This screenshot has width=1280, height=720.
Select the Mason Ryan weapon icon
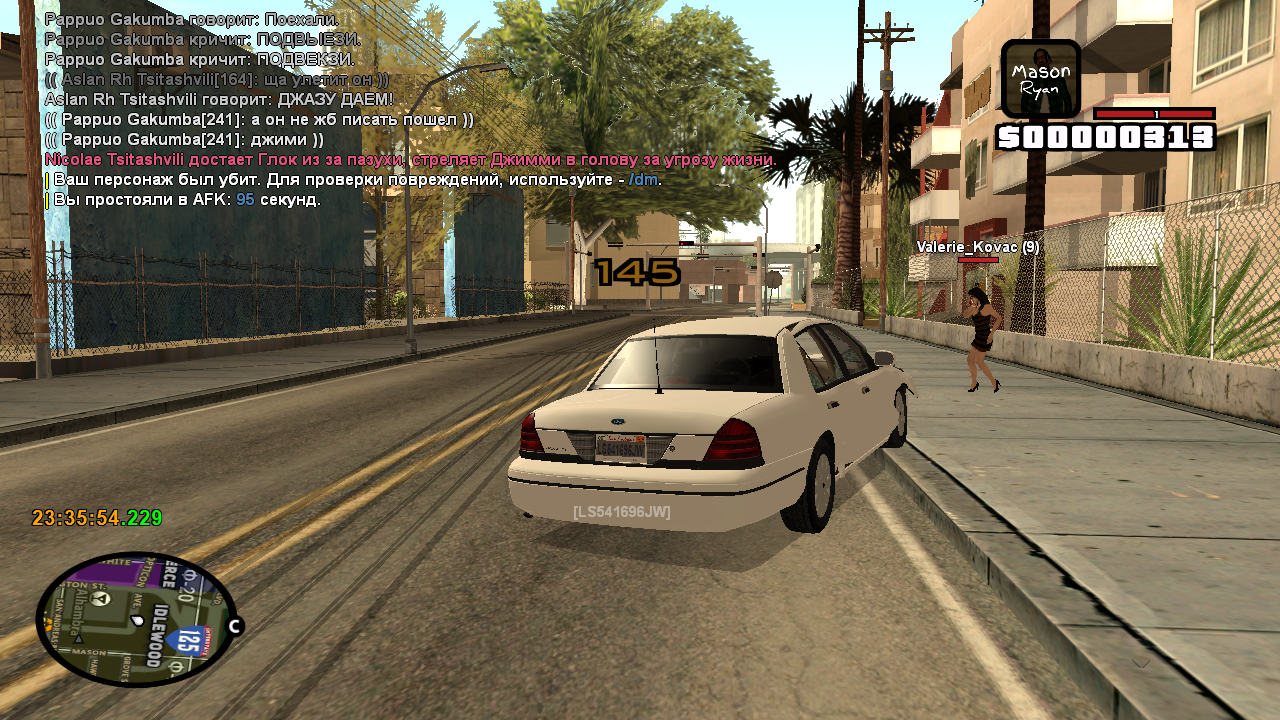1040,79
